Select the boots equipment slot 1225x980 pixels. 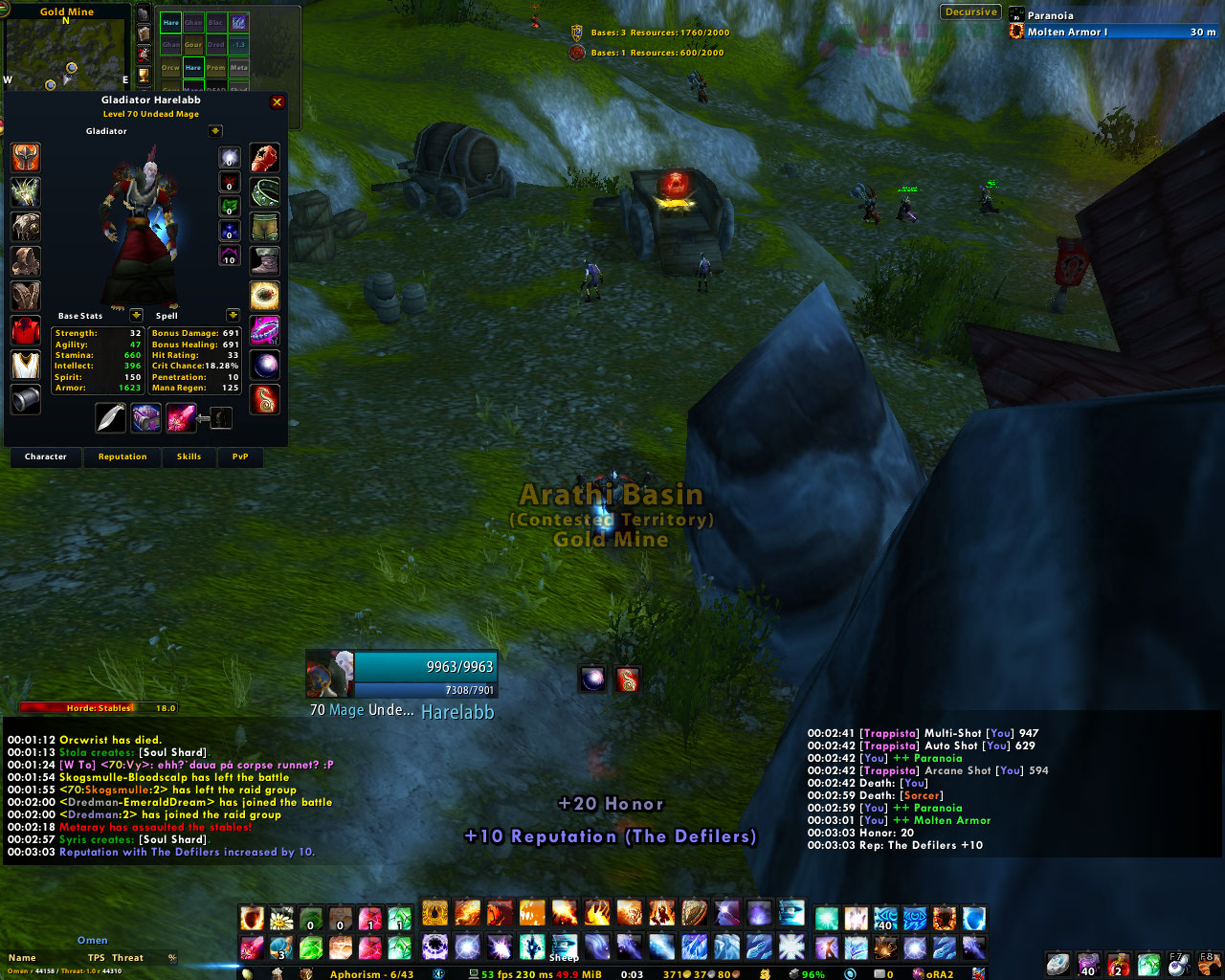coord(265,260)
